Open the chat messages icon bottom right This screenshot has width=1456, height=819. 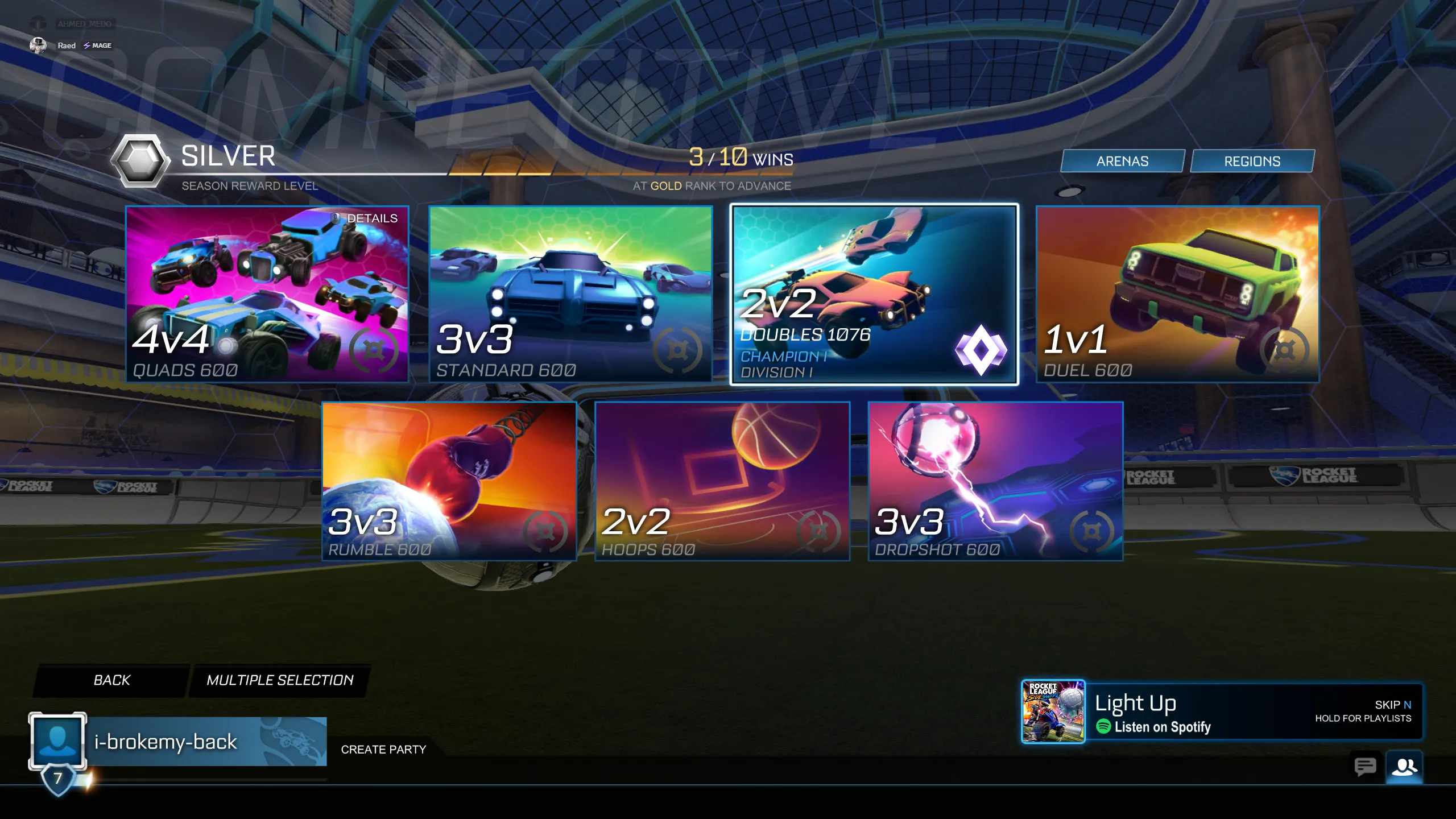point(1366,767)
